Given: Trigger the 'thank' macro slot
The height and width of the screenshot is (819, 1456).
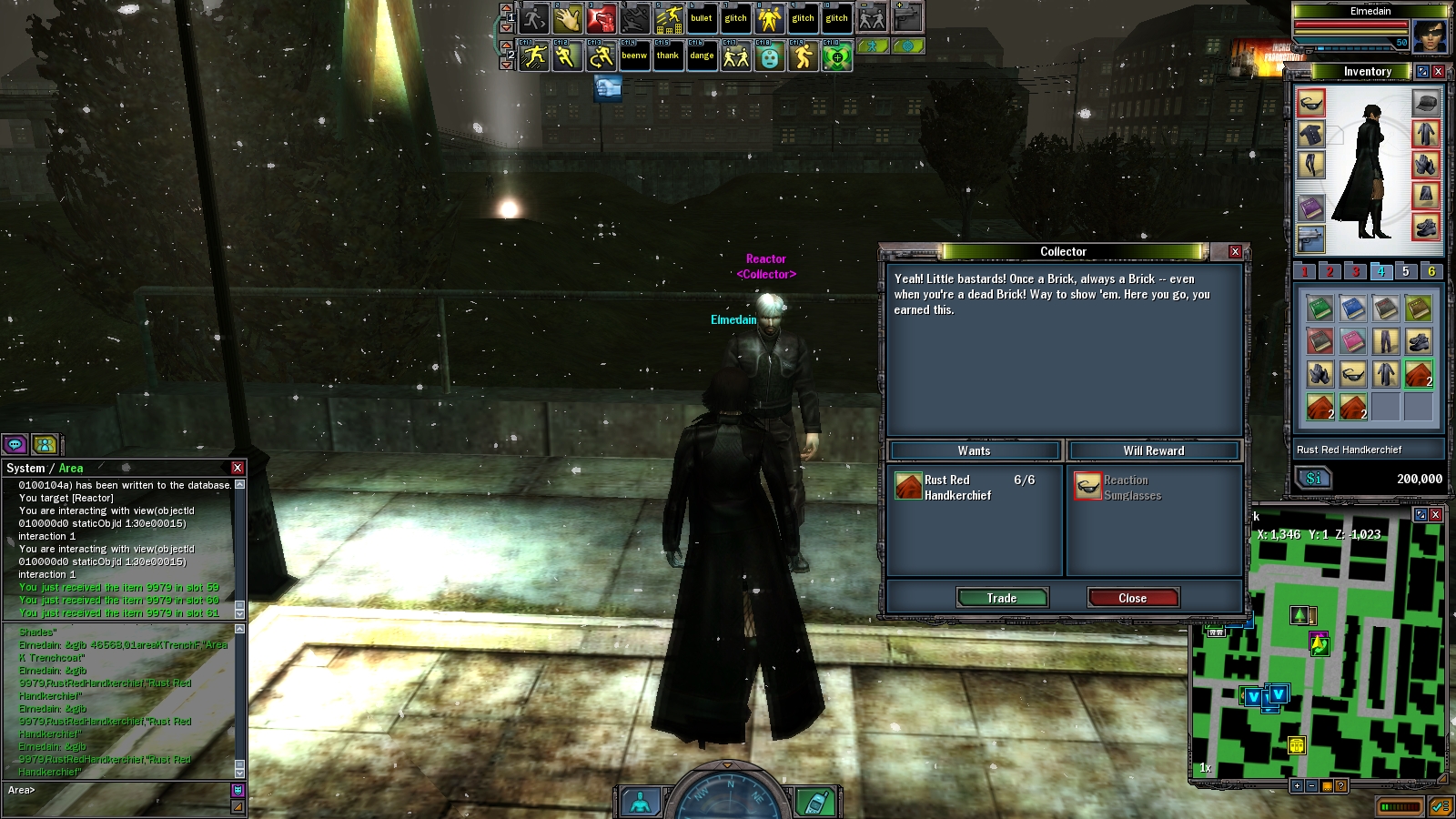Looking at the screenshot, I should click(668, 56).
